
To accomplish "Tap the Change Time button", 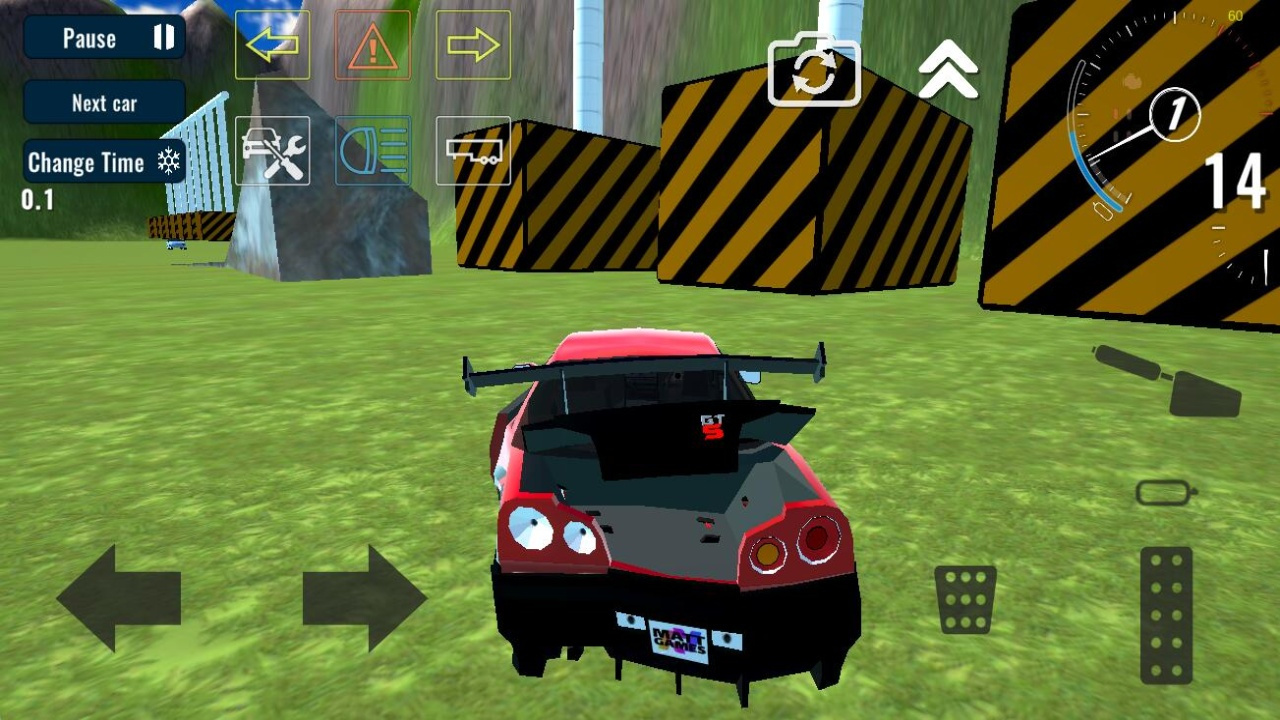I will tap(104, 162).
